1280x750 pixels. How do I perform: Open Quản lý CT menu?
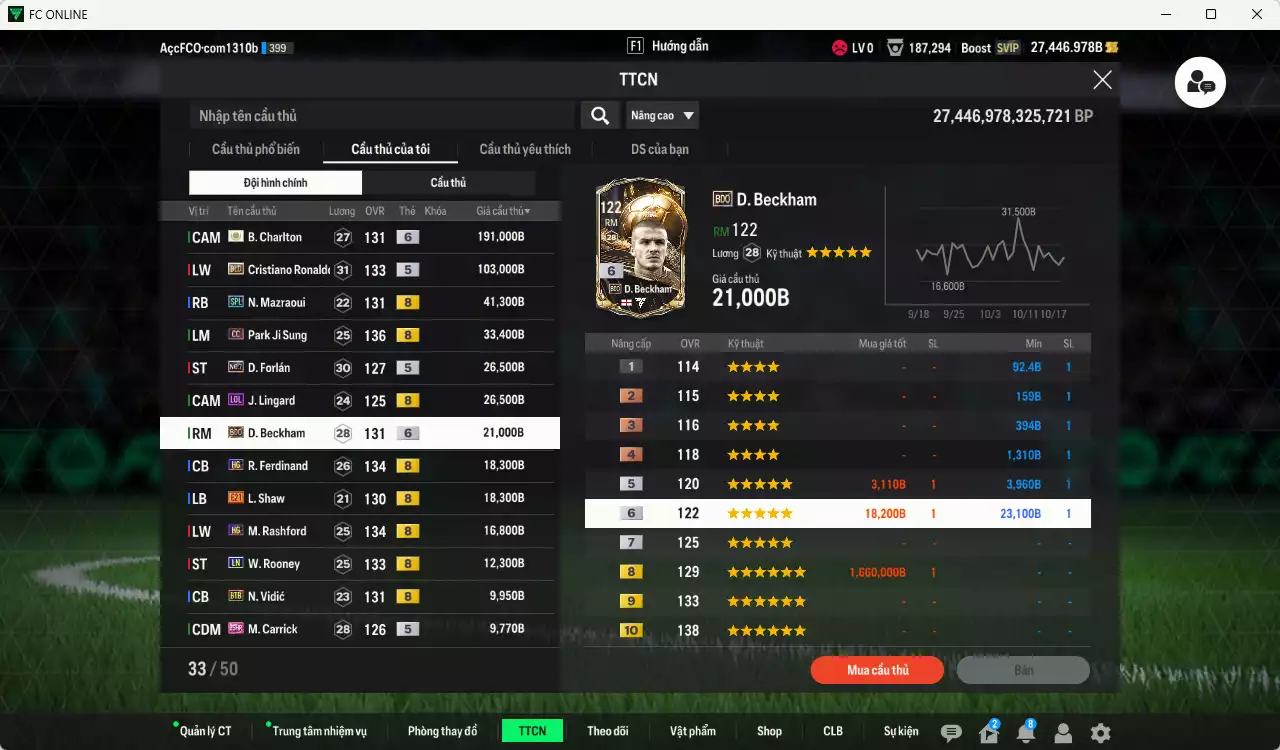pos(205,731)
